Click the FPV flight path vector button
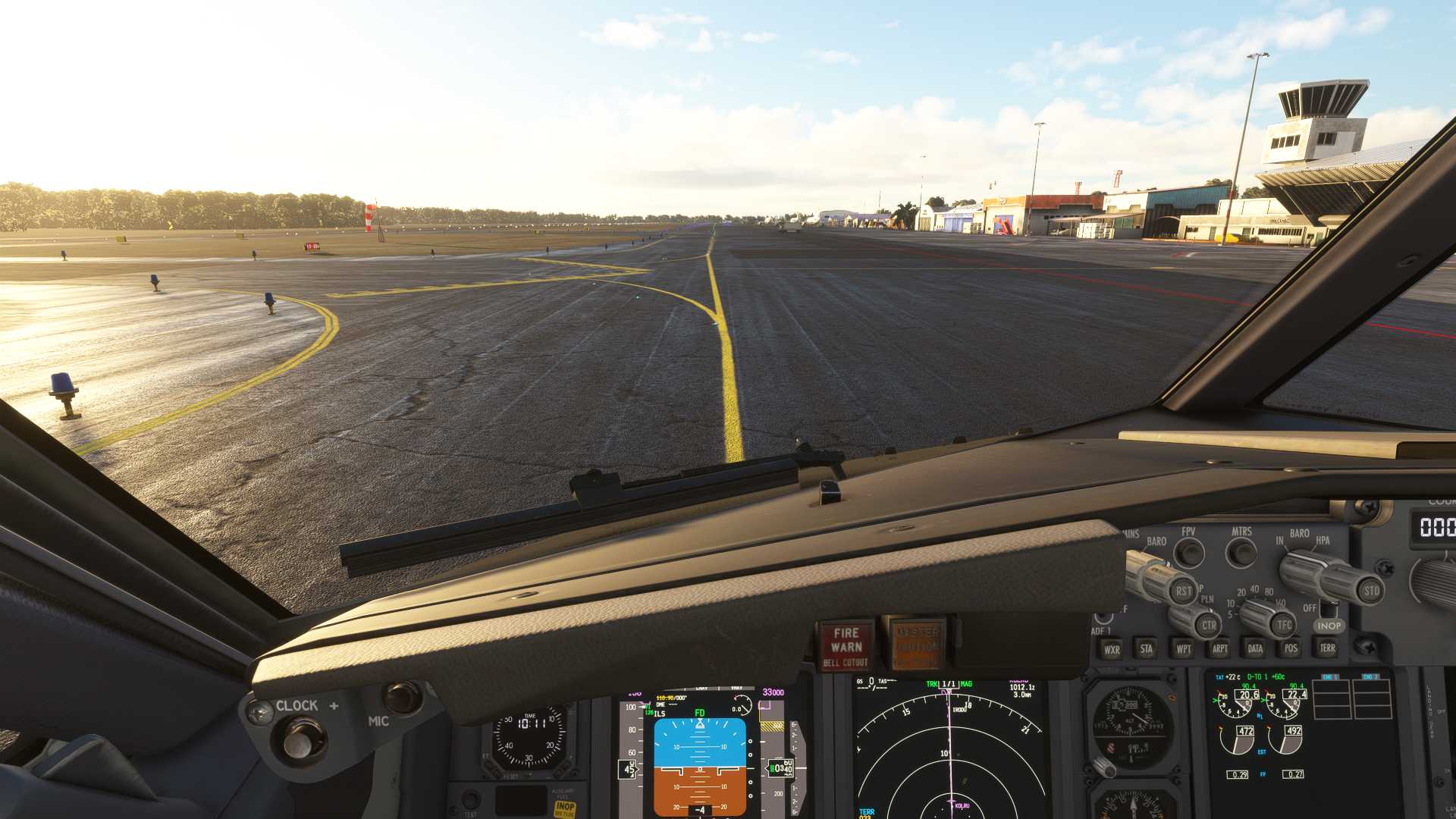This screenshot has height=819, width=1456. [x=1188, y=554]
